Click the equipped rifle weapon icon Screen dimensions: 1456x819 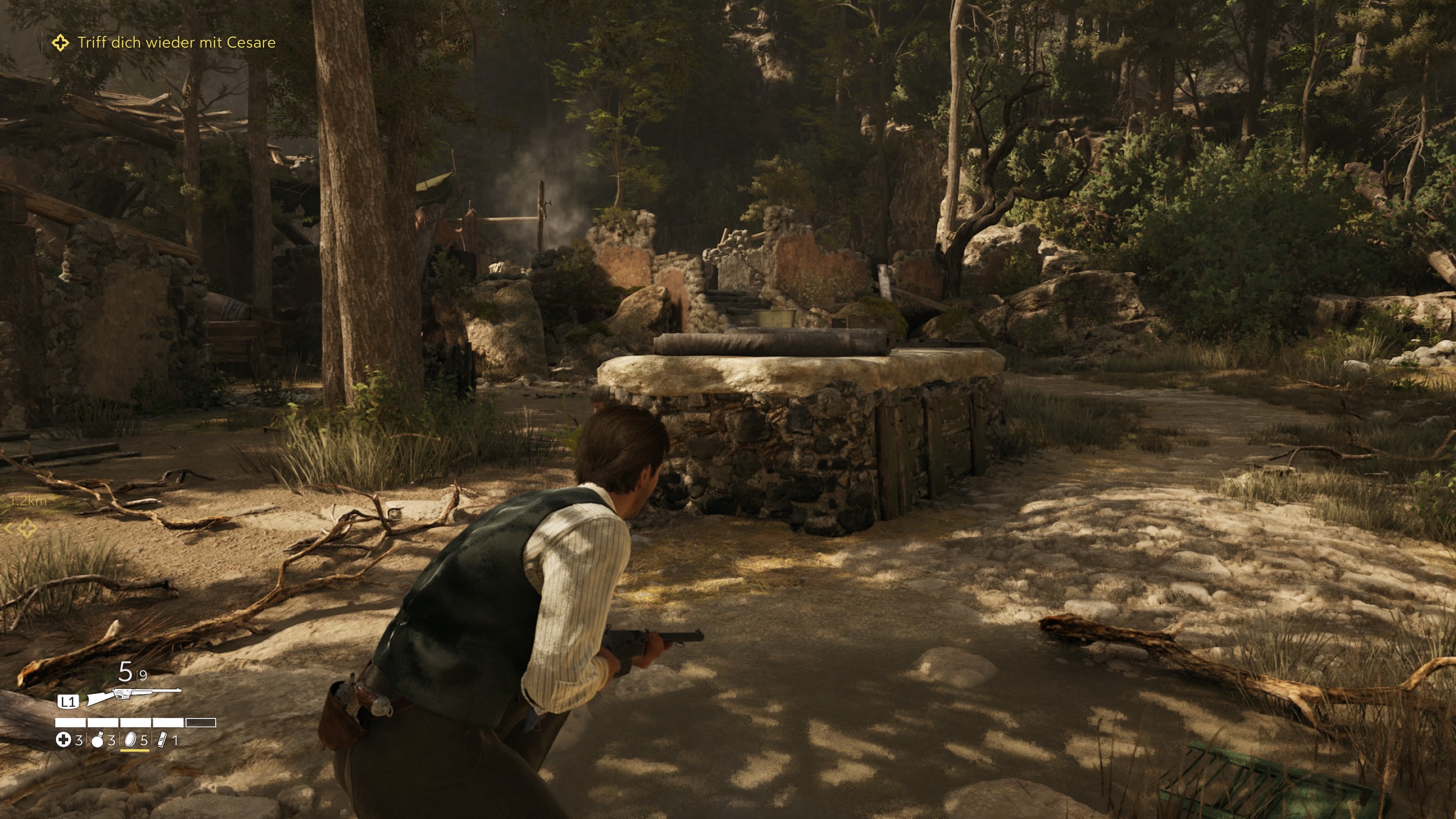133,695
